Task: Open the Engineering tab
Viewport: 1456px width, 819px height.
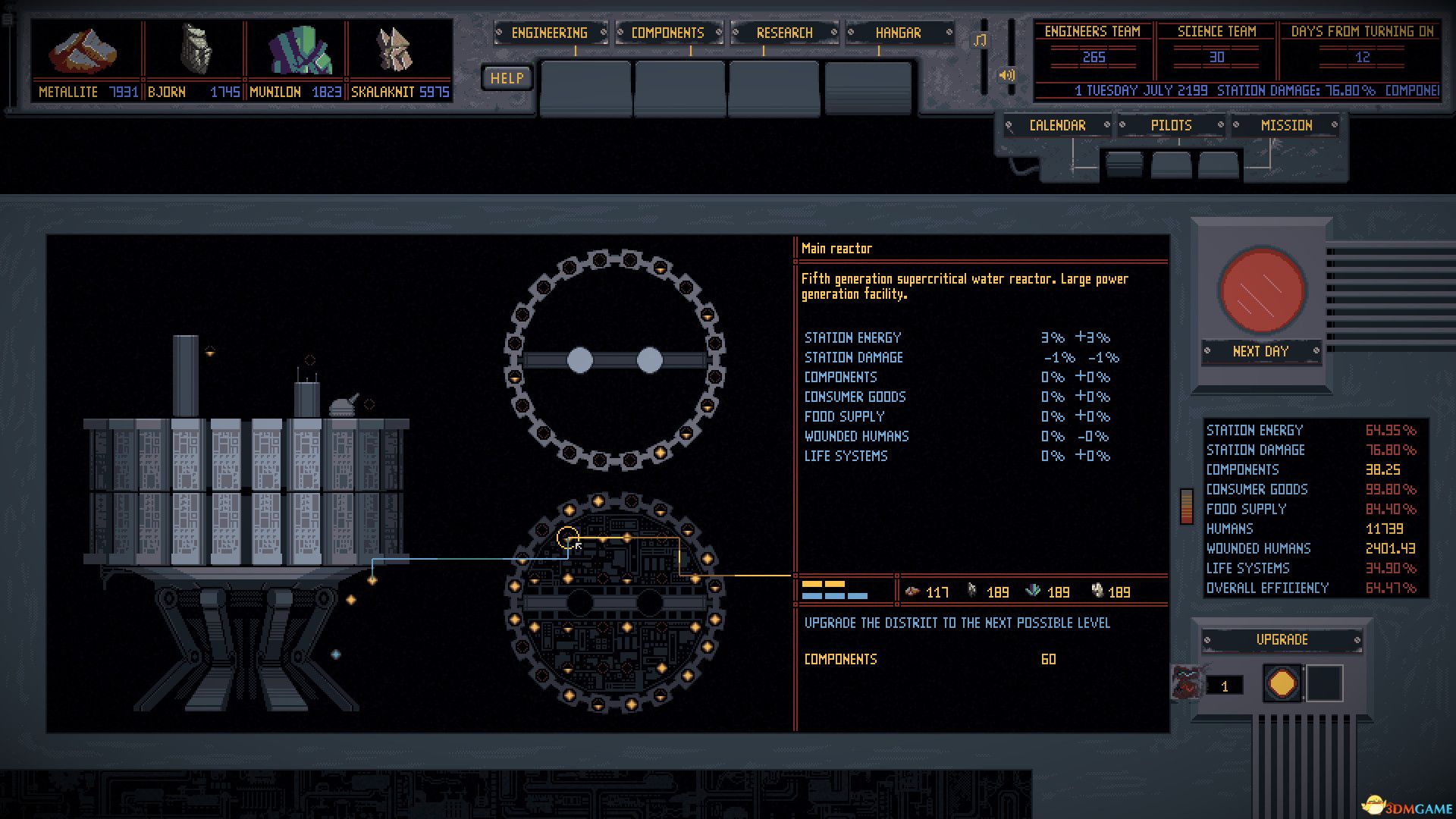Action: [x=550, y=33]
